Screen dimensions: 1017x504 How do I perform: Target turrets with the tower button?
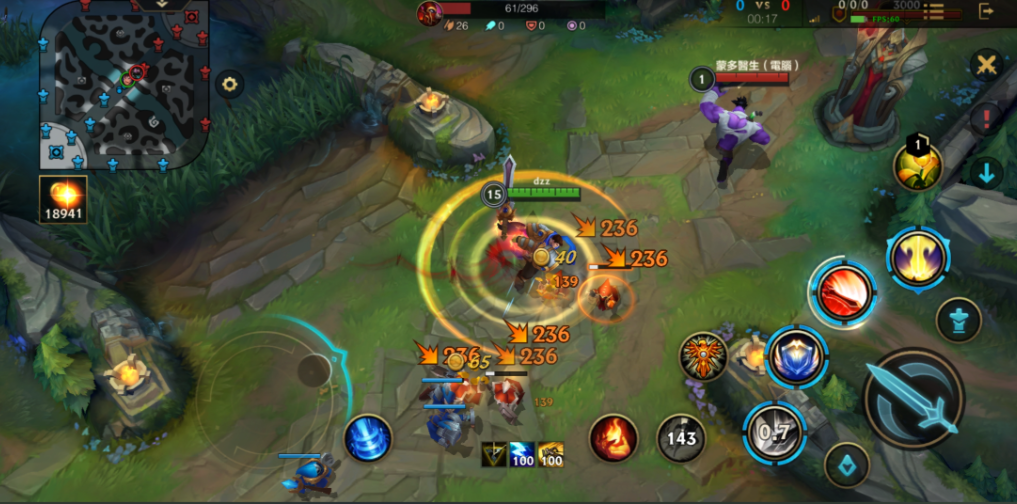point(958,320)
